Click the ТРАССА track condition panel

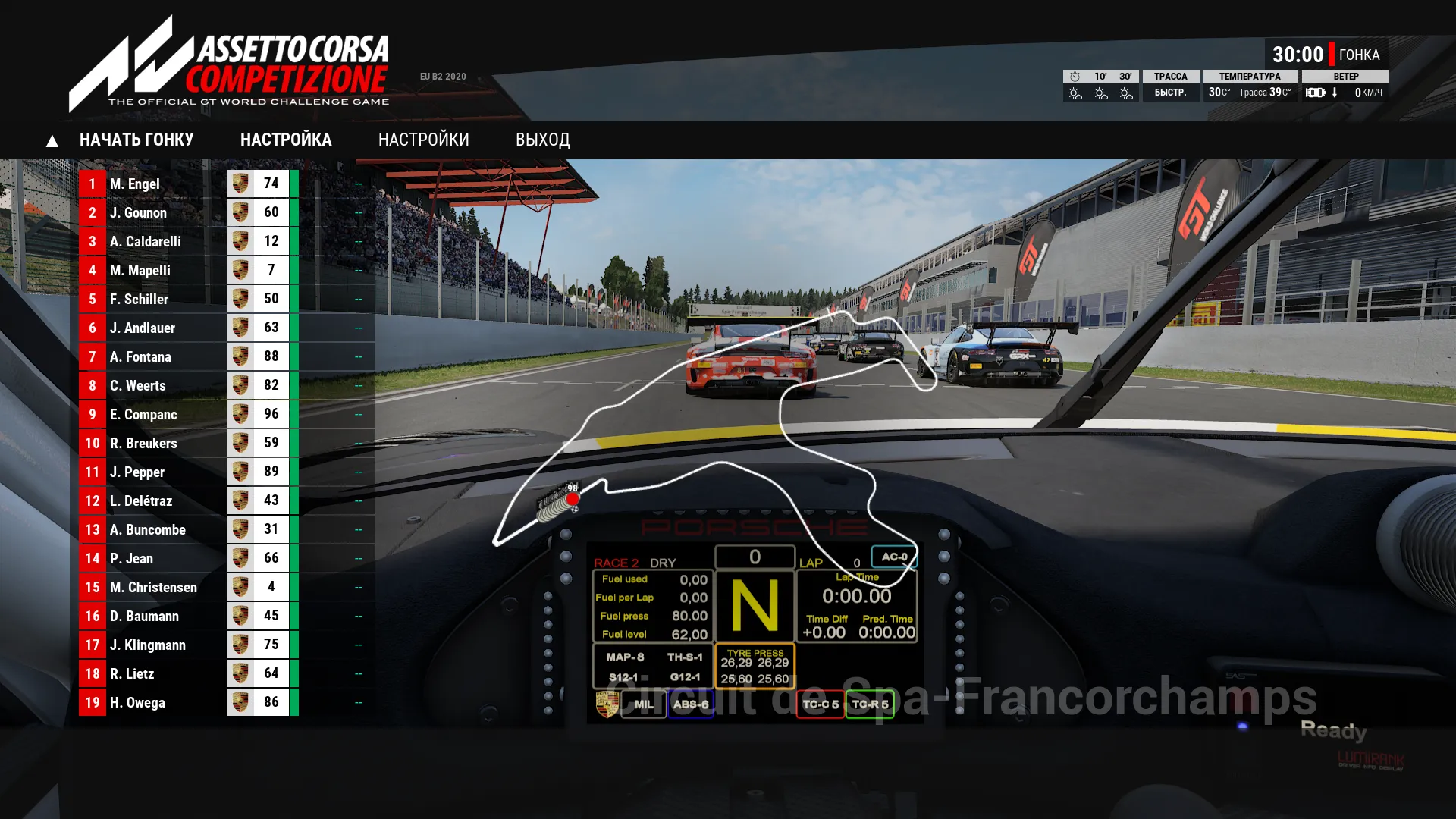(x=1170, y=85)
